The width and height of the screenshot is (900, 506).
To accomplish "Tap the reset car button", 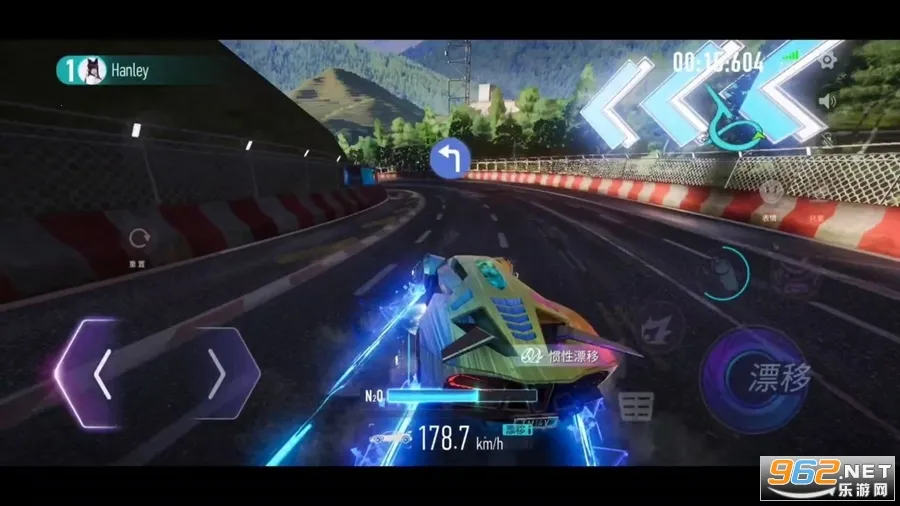I will pos(139,239).
